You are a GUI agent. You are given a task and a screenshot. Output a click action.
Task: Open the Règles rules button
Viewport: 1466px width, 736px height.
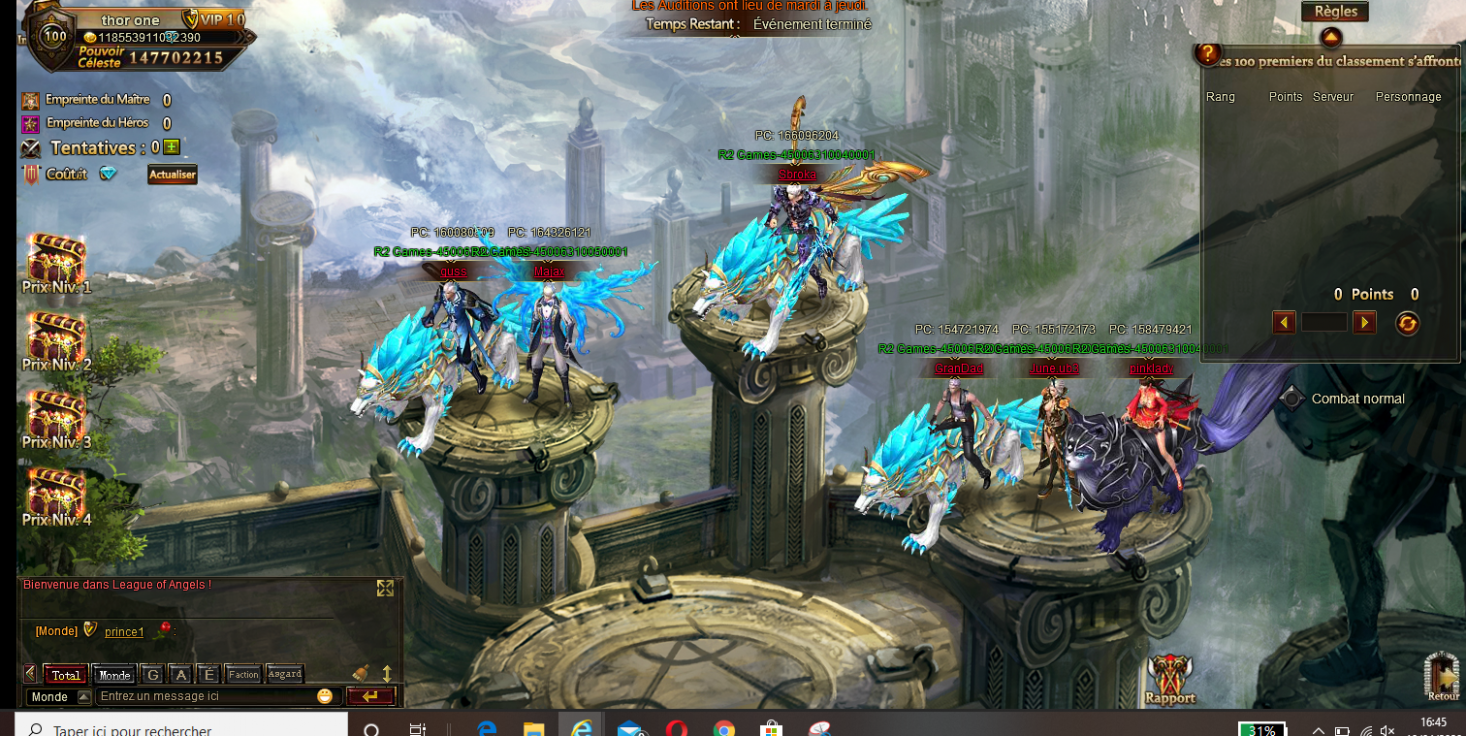[x=1335, y=12]
